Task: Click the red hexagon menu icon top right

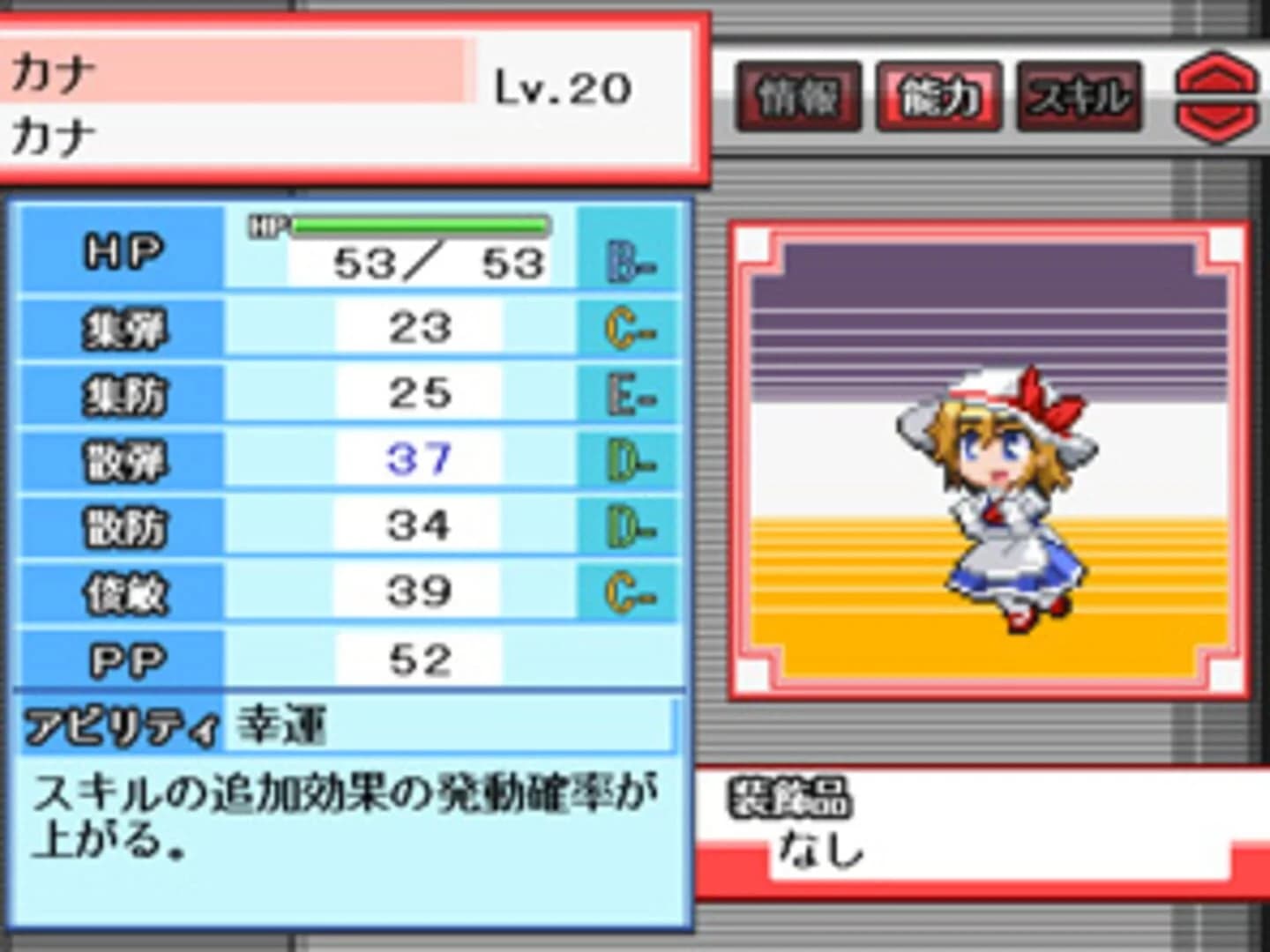Action: click(1219, 95)
